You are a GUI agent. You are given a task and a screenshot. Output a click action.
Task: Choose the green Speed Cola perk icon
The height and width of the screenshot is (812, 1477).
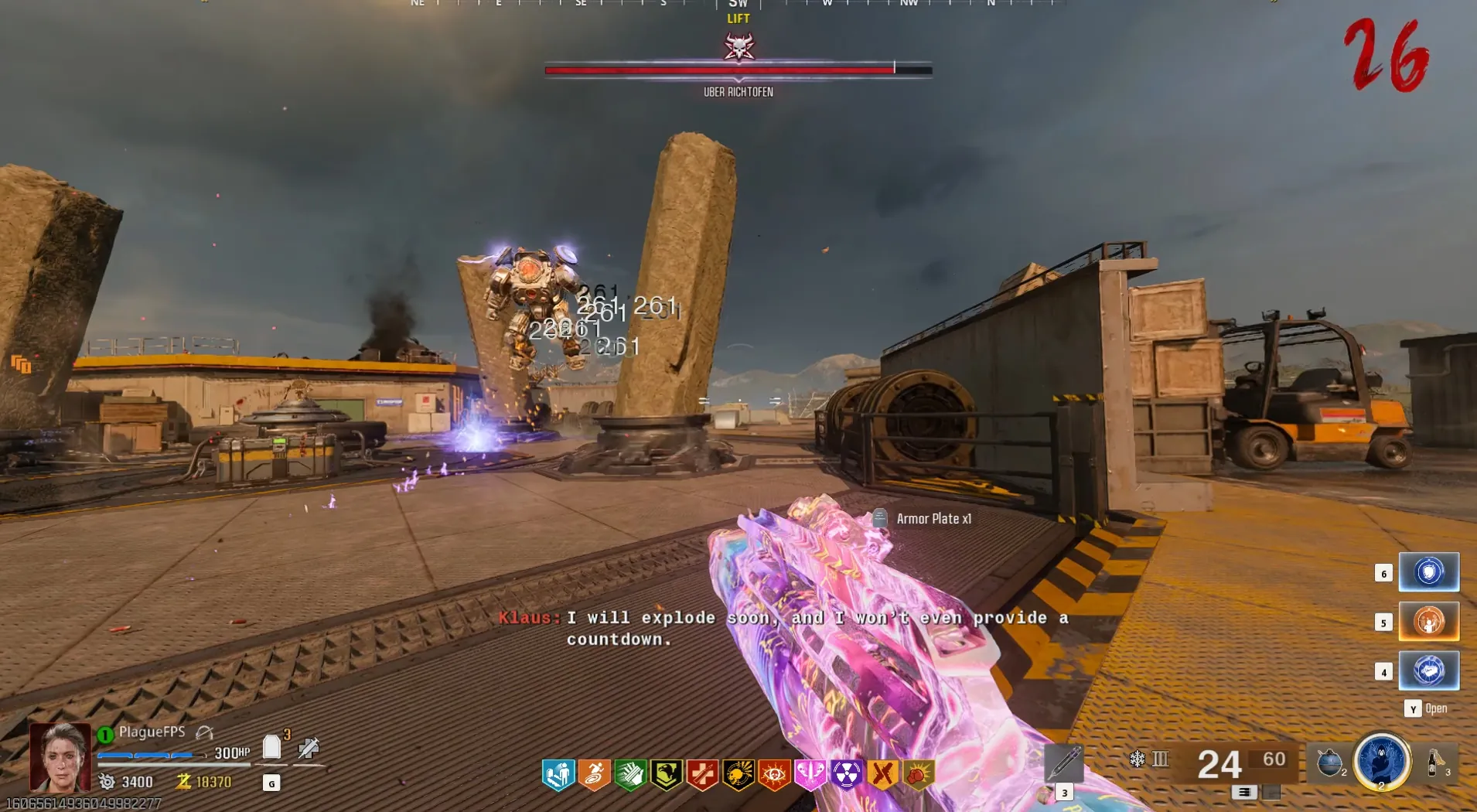(630, 774)
